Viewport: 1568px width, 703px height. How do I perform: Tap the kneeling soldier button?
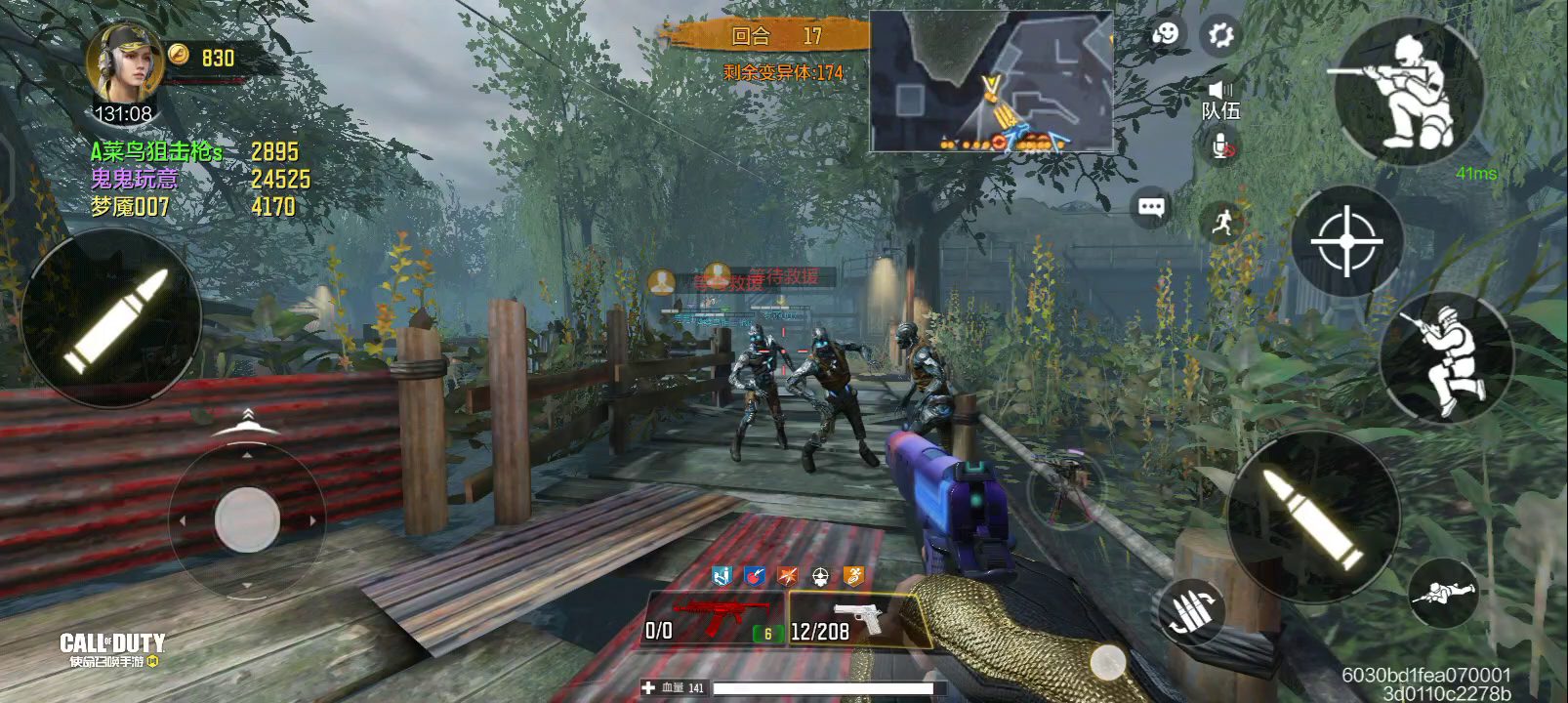pos(1446,356)
